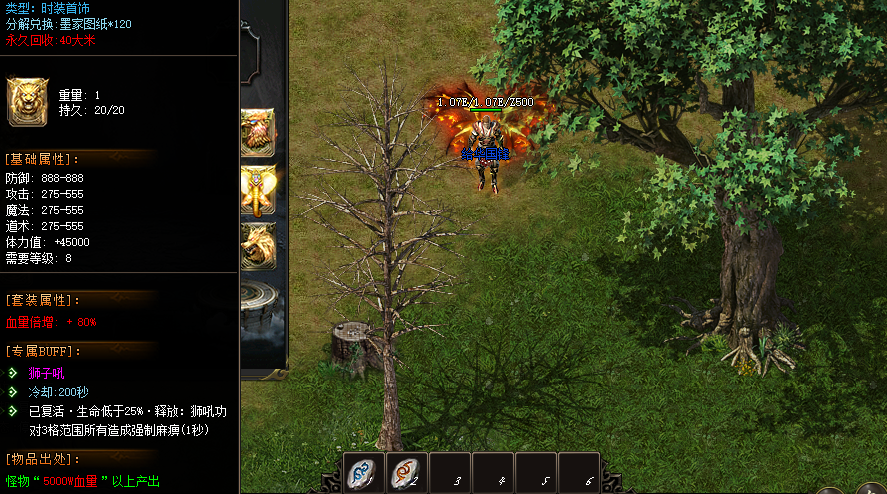Choose the wolf head equipment icon
The height and width of the screenshot is (494, 887).
[x=258, y=246]
